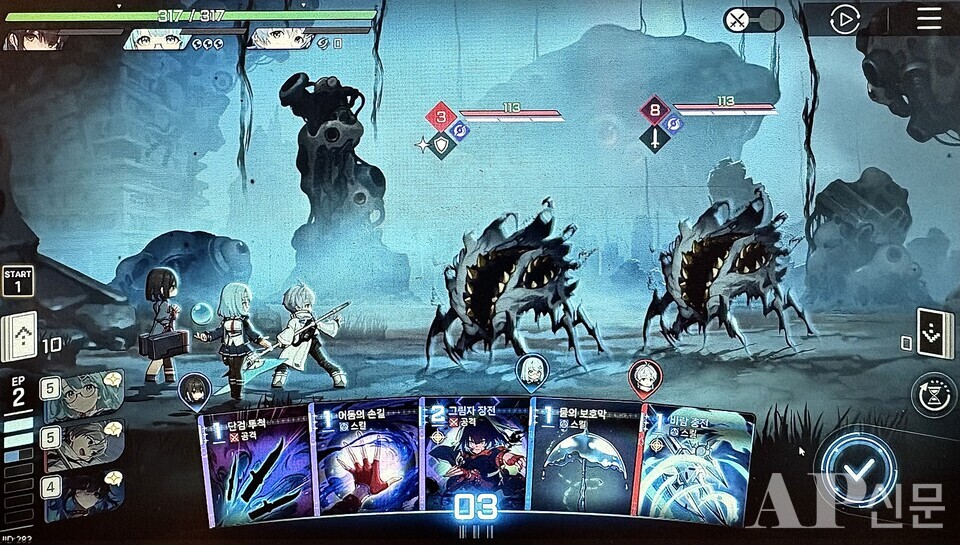Image resolution: width=960 pixels, height=545 pixels.
Task: Toggle the crossed swords battle switch
Action: [752, 20]
